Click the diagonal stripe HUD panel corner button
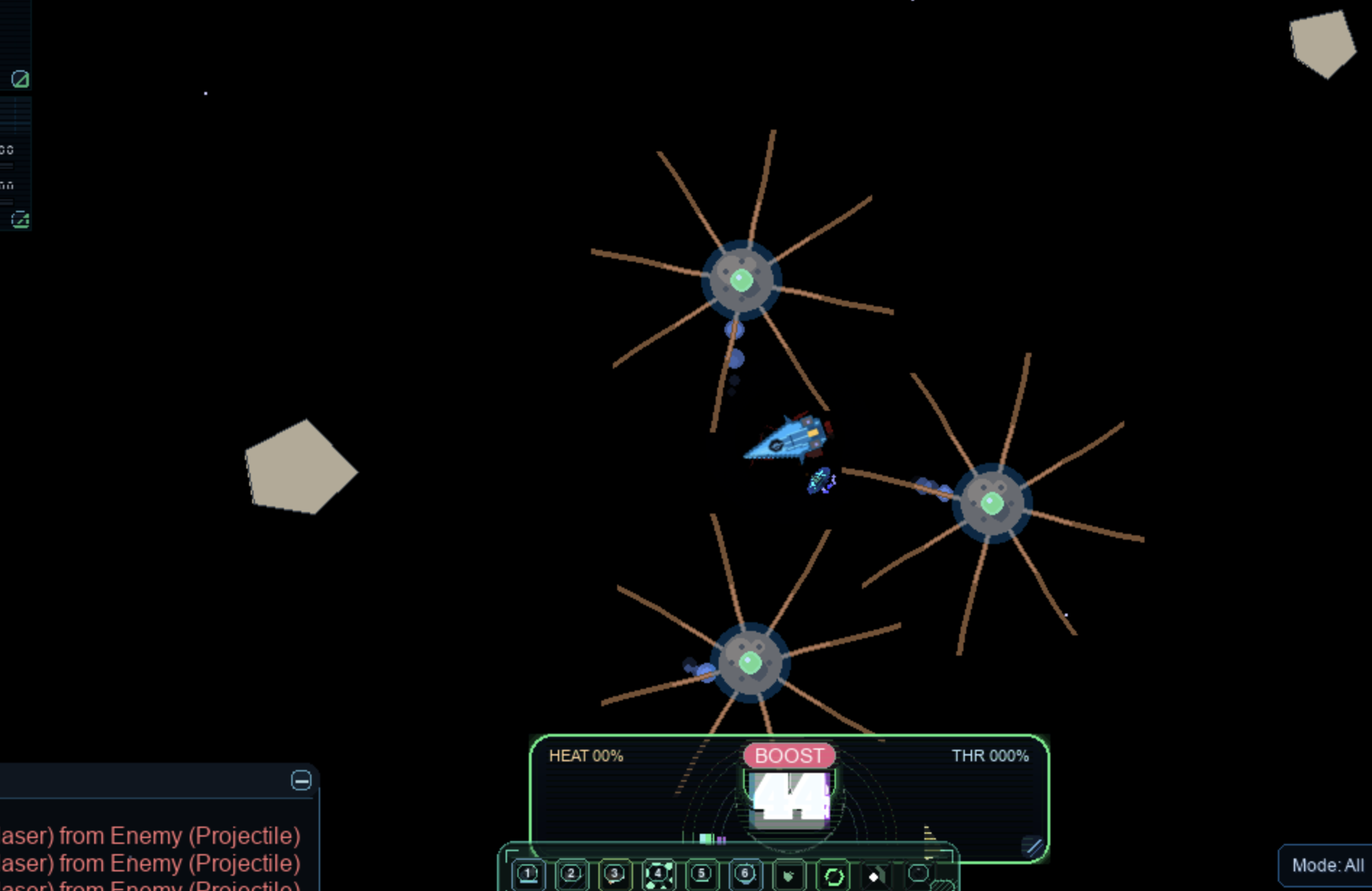The height and width of the screenshot is (891, 1372). (x=1033, y=846)
